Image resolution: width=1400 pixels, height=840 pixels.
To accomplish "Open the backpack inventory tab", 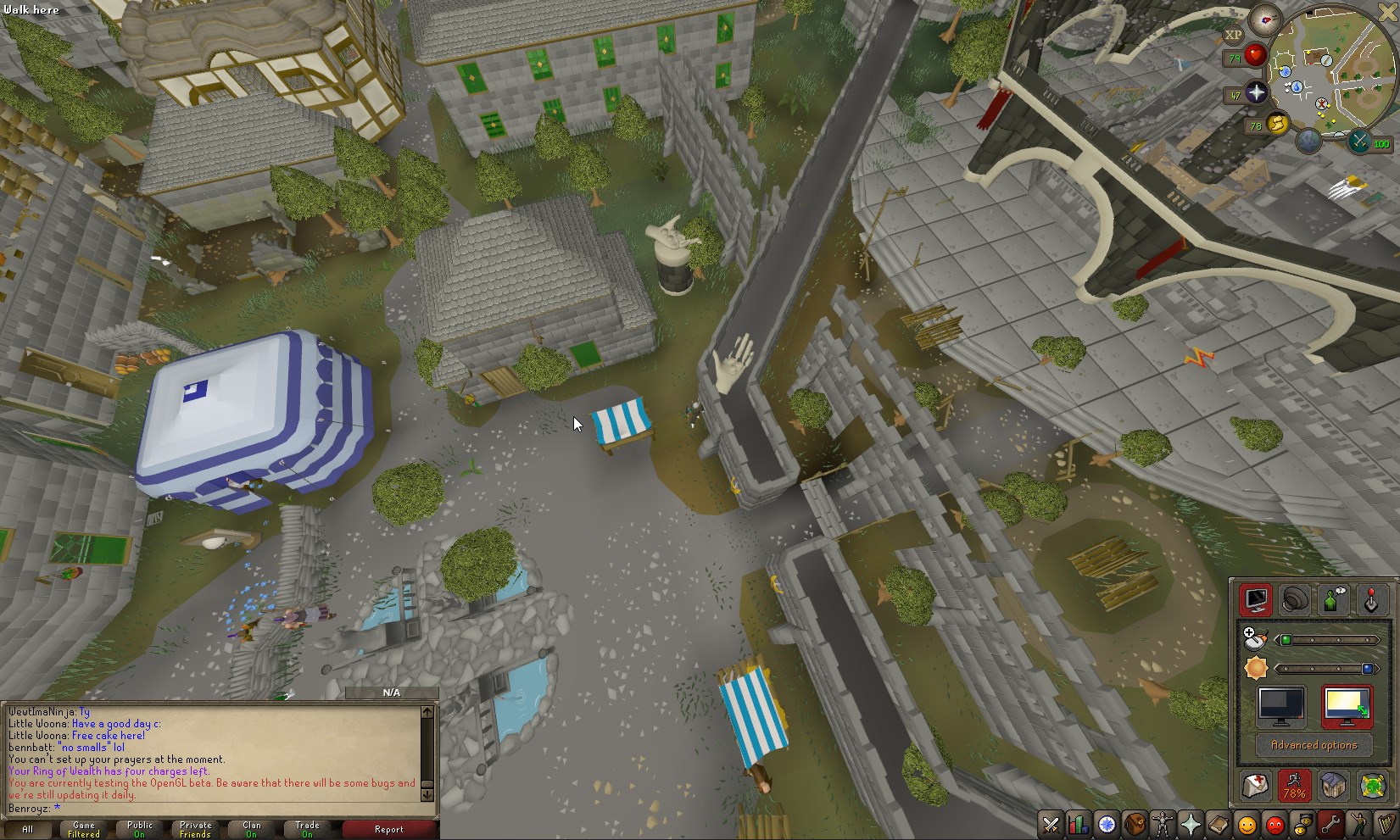I will pyautogui.click(x=1135, y=824).
